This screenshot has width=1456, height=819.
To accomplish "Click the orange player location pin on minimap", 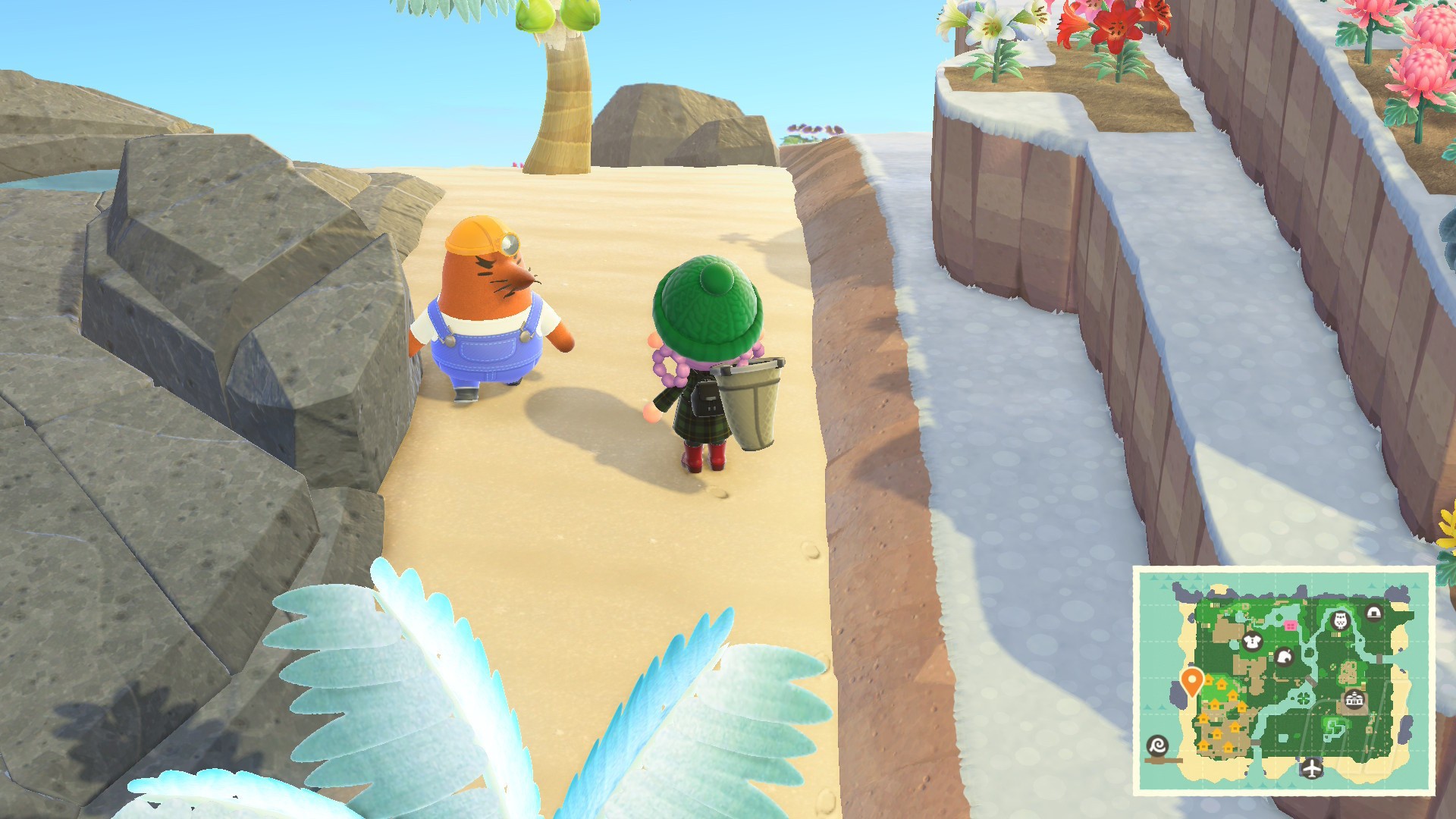I will coord(1191,680).
